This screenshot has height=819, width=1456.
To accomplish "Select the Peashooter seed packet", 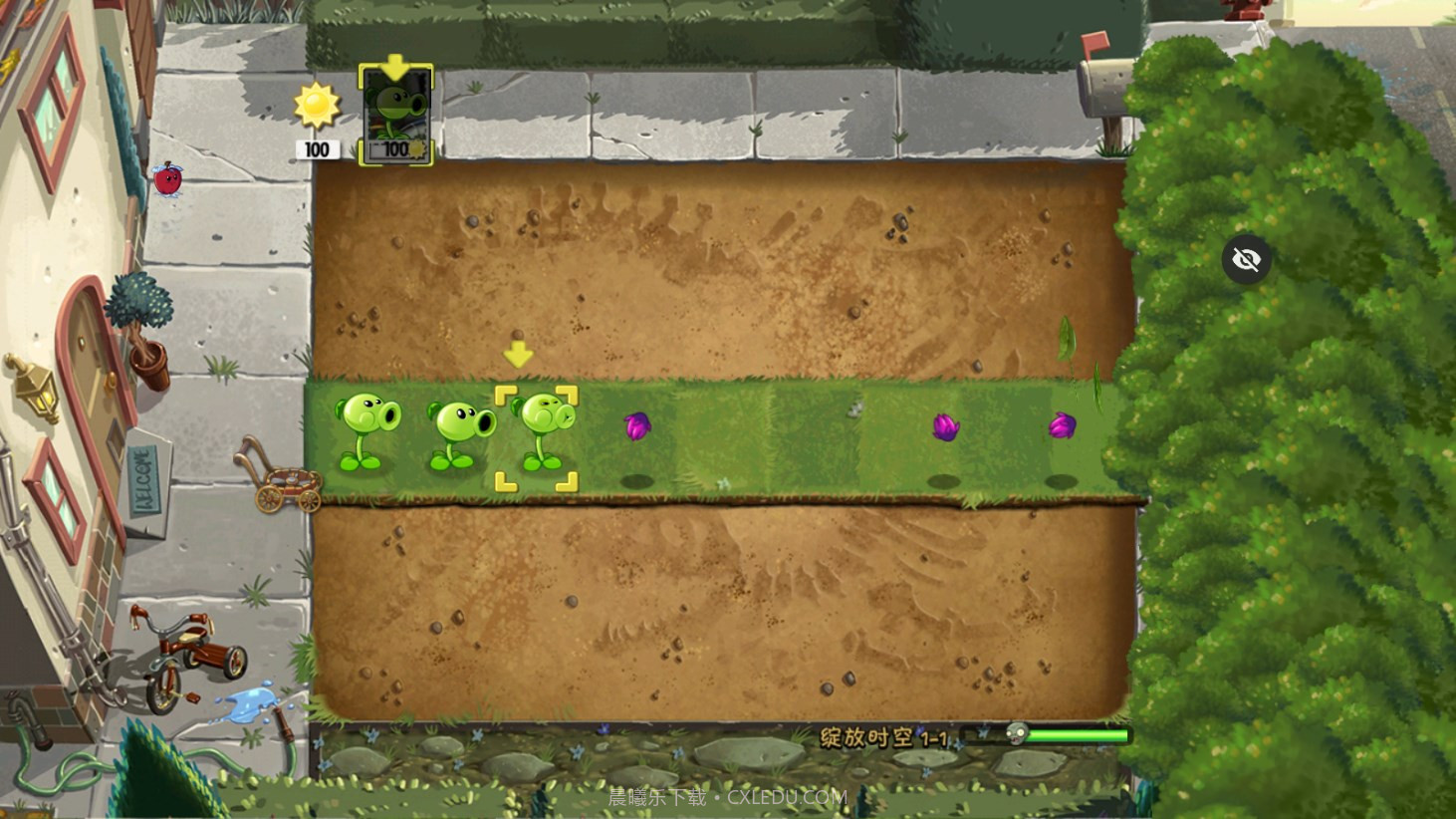I will tap(395, 113).
